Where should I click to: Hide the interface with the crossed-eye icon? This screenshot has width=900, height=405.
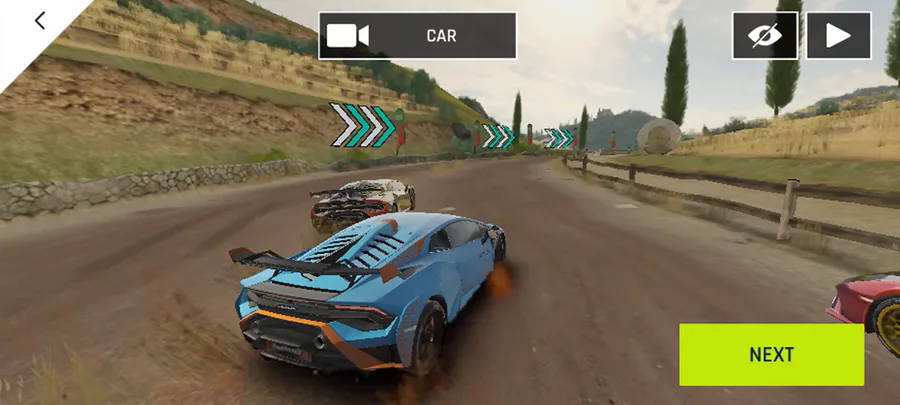click(x=765, y=36)
